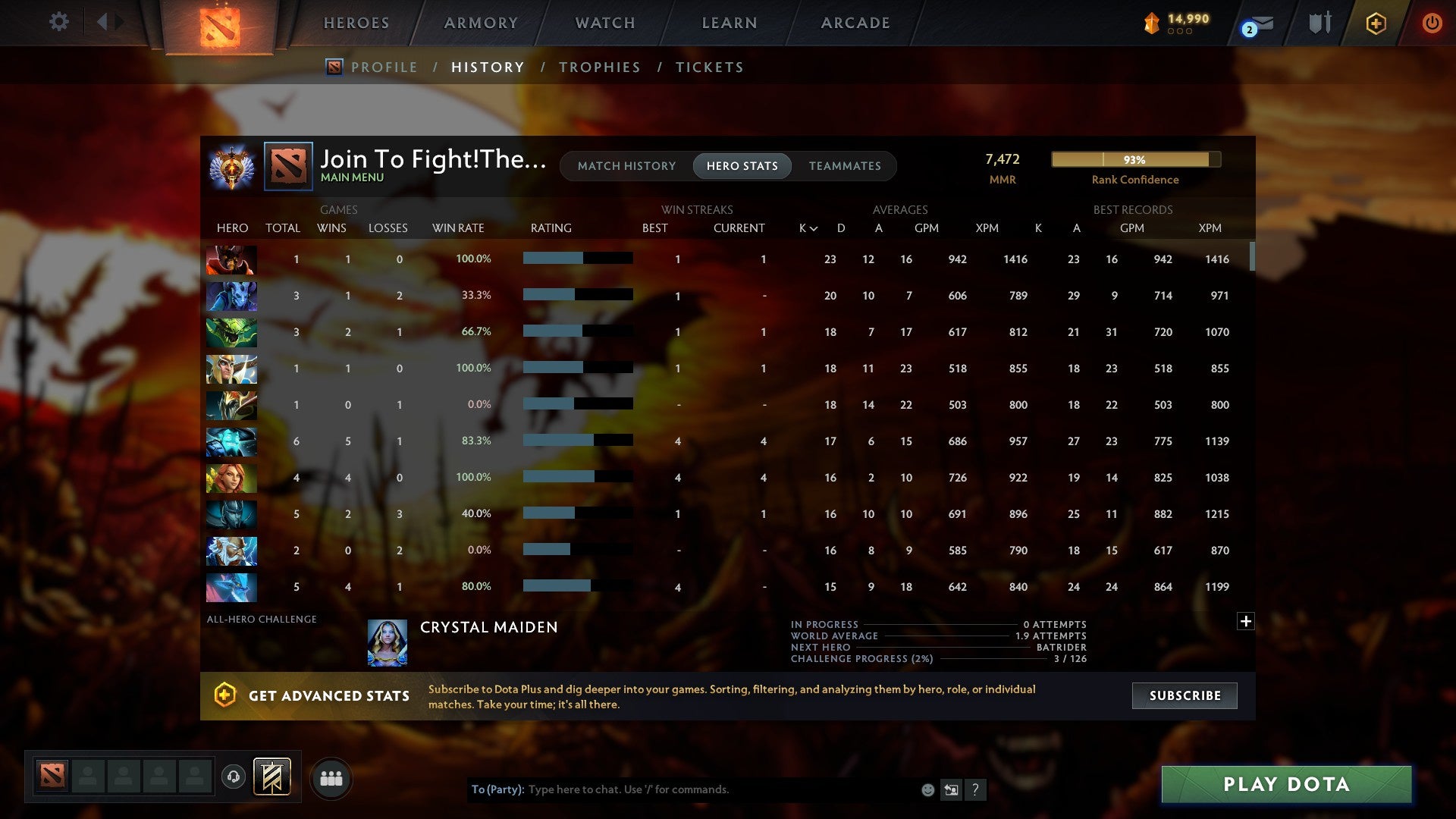This screenshot has width=1456, height=819.
Task: Open the Dota Plus hexagon icon
Action: [1375, 23]
